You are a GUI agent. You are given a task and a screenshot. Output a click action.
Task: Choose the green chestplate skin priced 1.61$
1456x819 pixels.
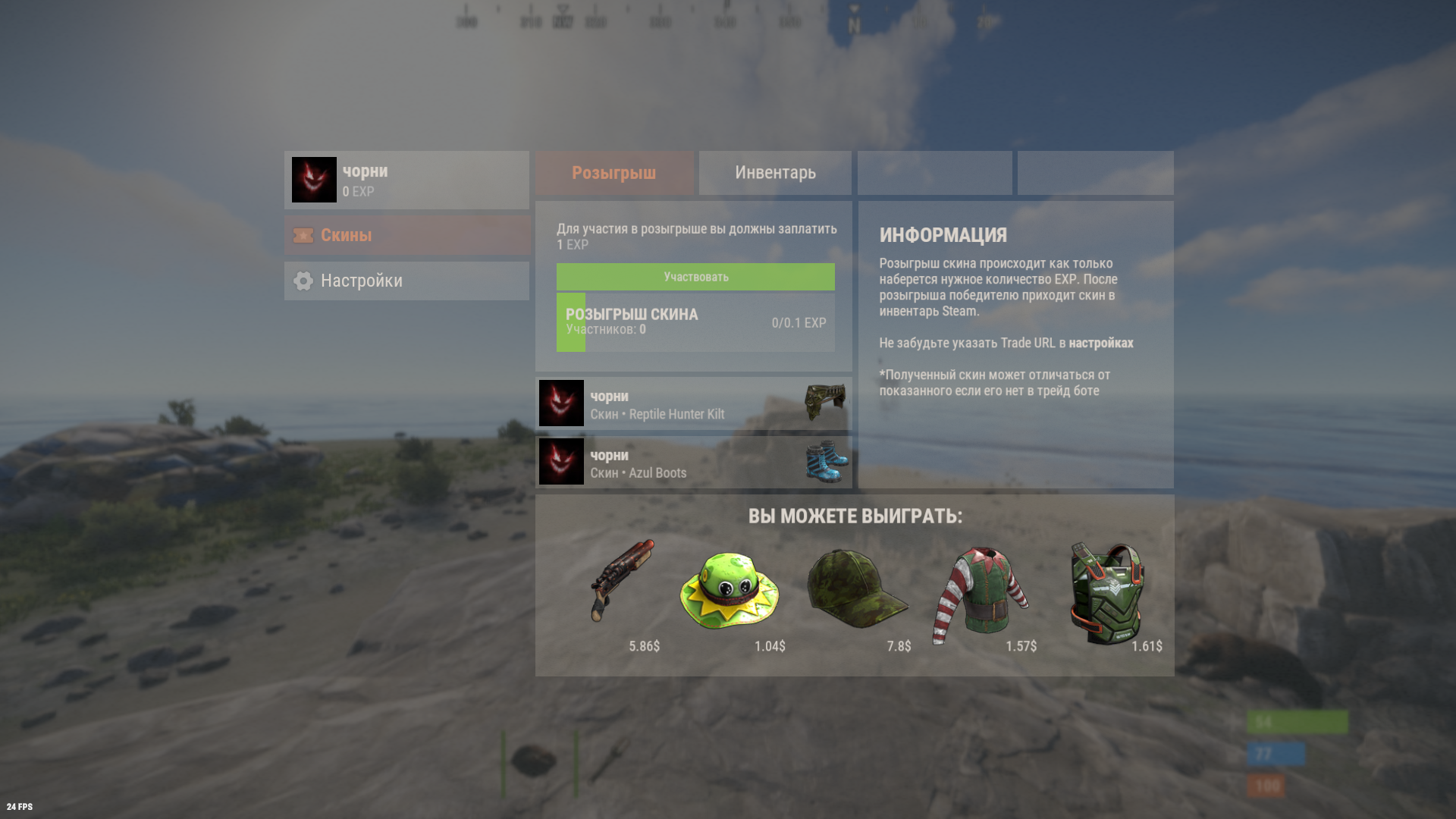click(x=1107, y=592)
